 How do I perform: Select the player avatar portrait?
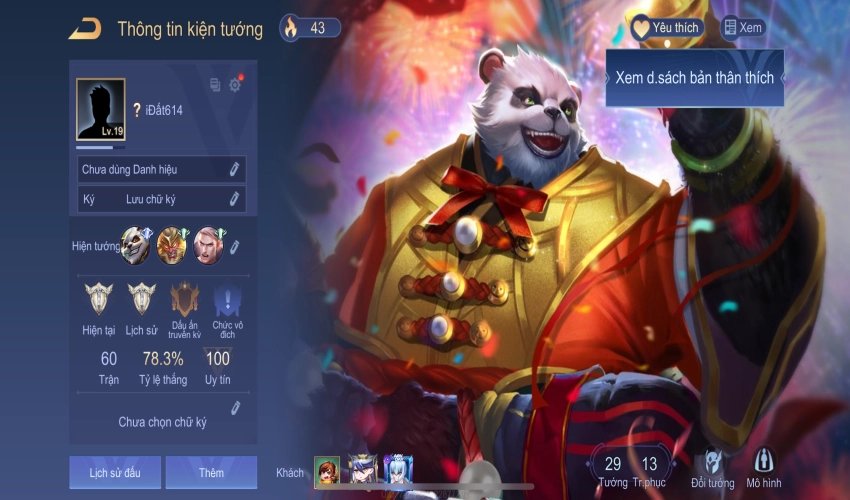click(101, 109)
